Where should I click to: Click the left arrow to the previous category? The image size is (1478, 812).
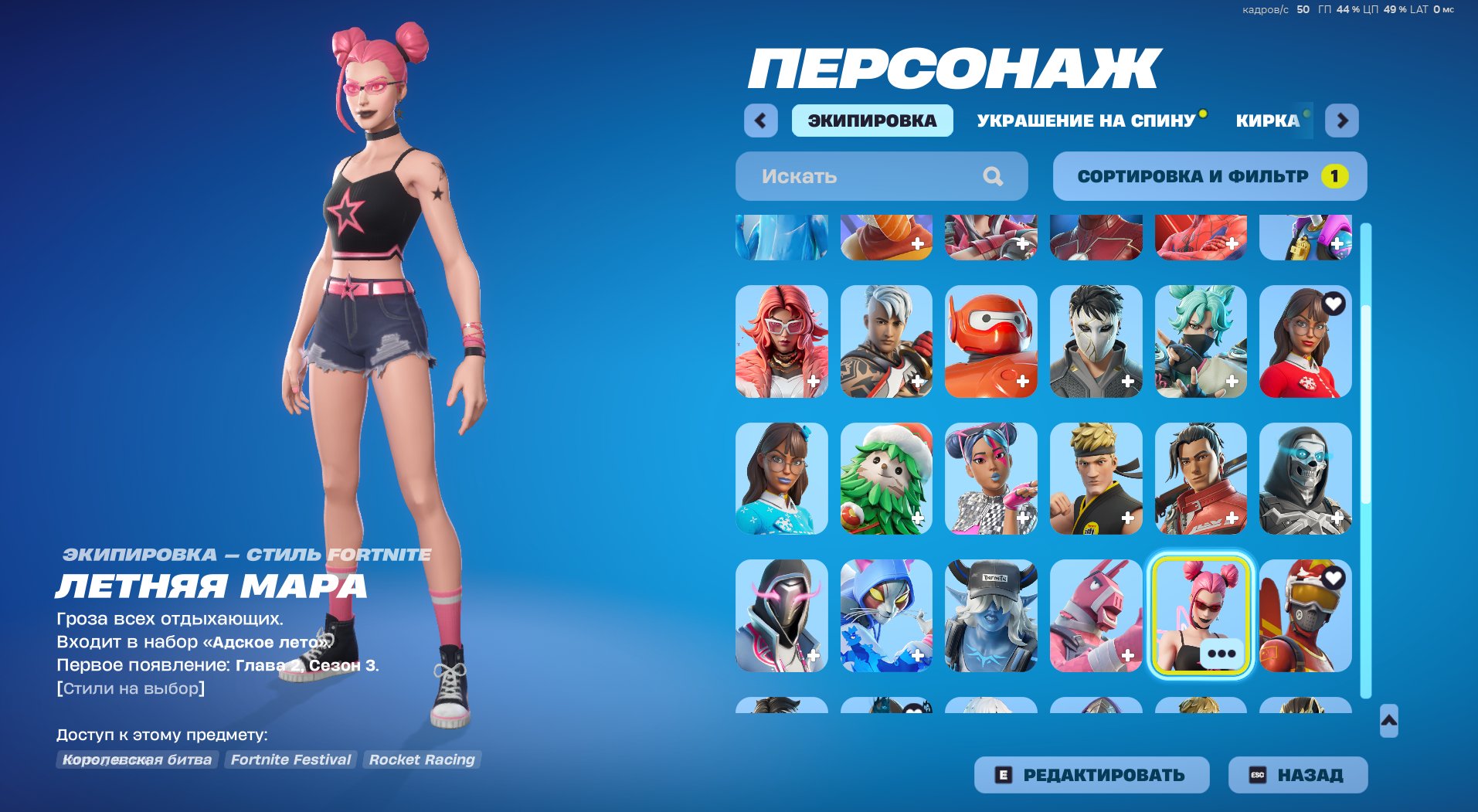(x=759, y=121)
